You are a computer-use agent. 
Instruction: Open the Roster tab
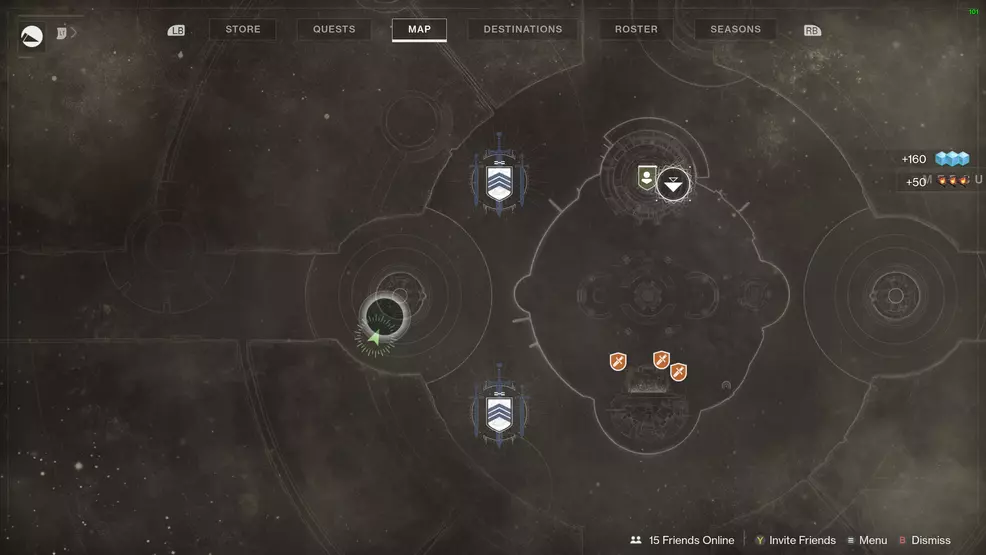point(636,30)
